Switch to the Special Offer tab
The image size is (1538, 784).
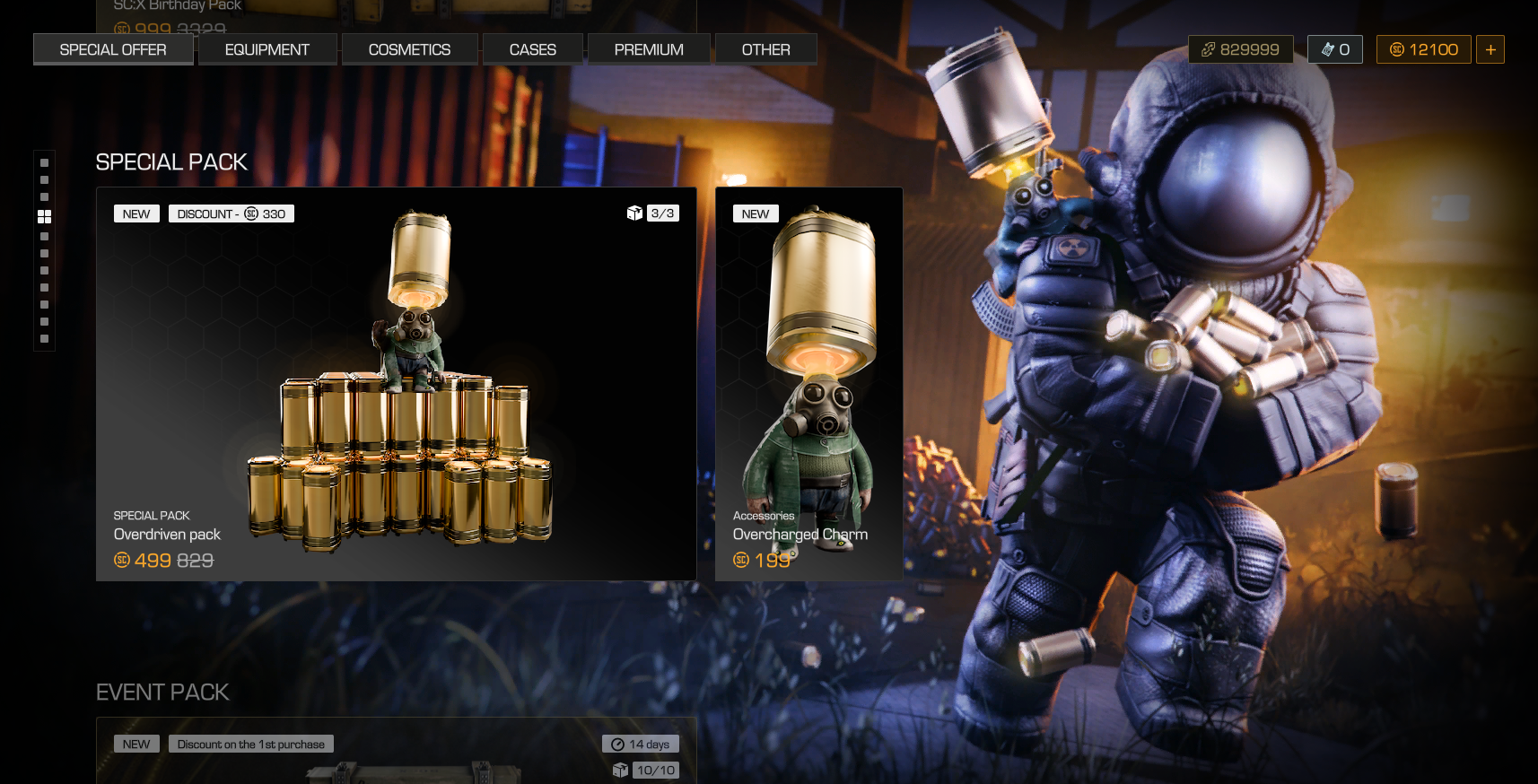(x=113, y=49)
